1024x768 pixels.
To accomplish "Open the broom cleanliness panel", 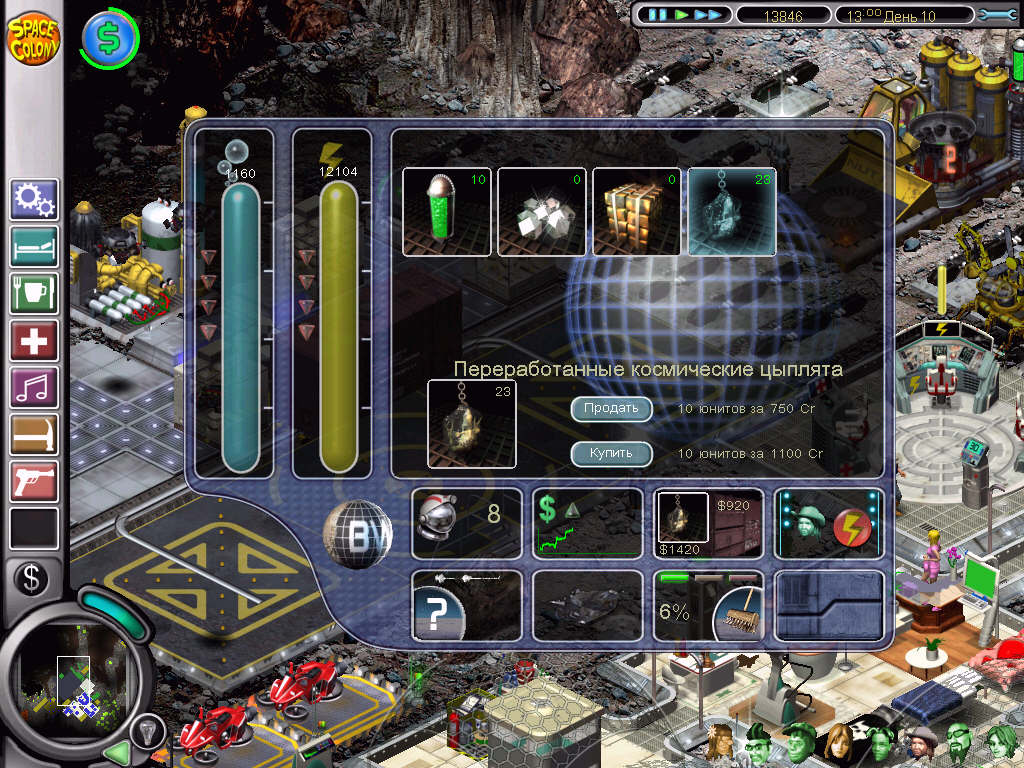I will point(708,605).
